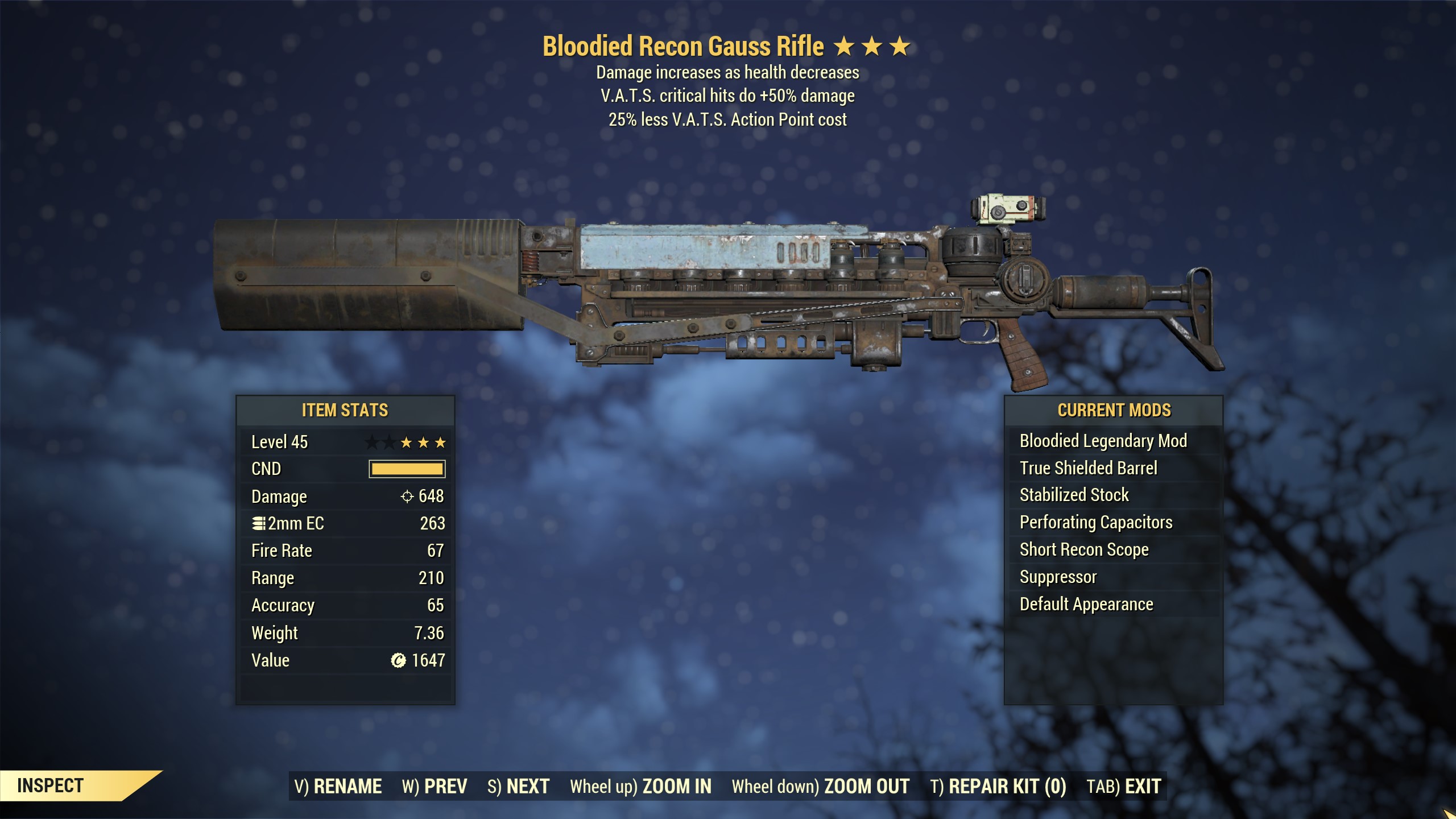Choose RENAME in the bottom bar
Viewport: 1456px width, 819px height.
click(x=338, y=786)
